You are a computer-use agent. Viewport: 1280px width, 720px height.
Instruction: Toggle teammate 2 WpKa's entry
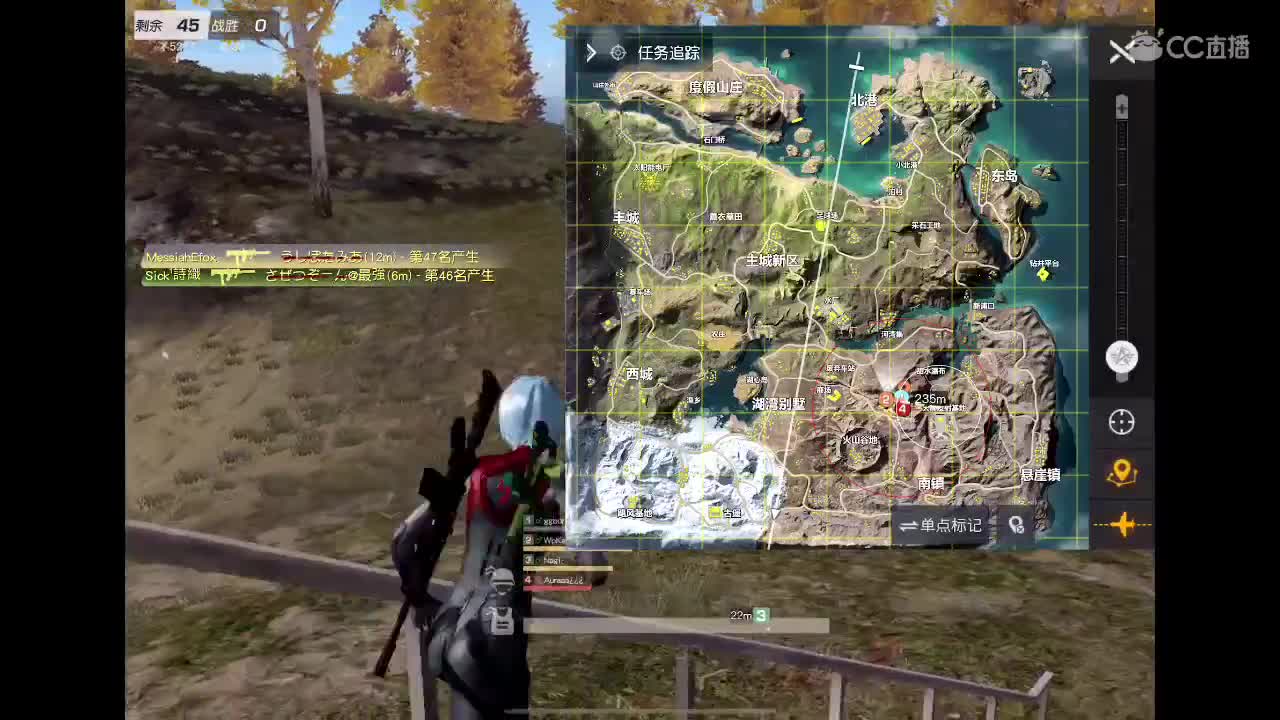coord(545,540)
